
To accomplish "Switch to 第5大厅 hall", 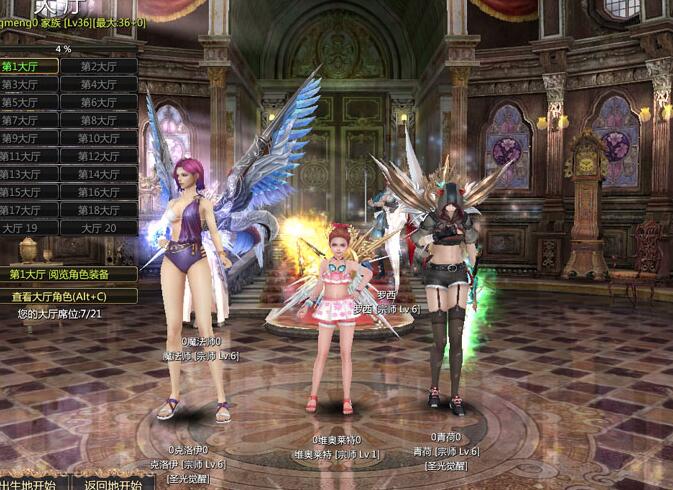I will point(28,102).
